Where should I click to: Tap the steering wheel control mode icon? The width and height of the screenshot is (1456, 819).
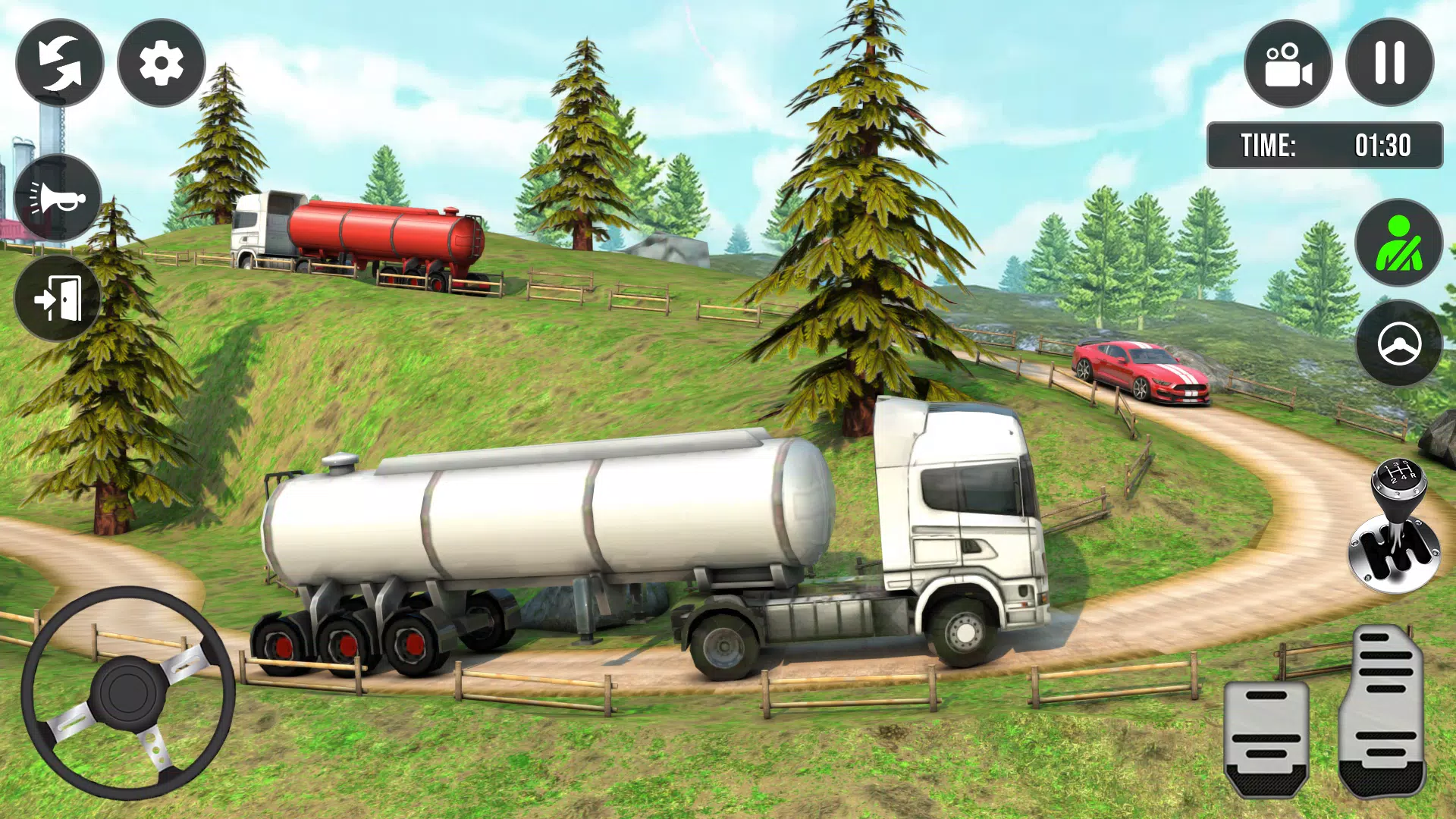click(1399, 345)
